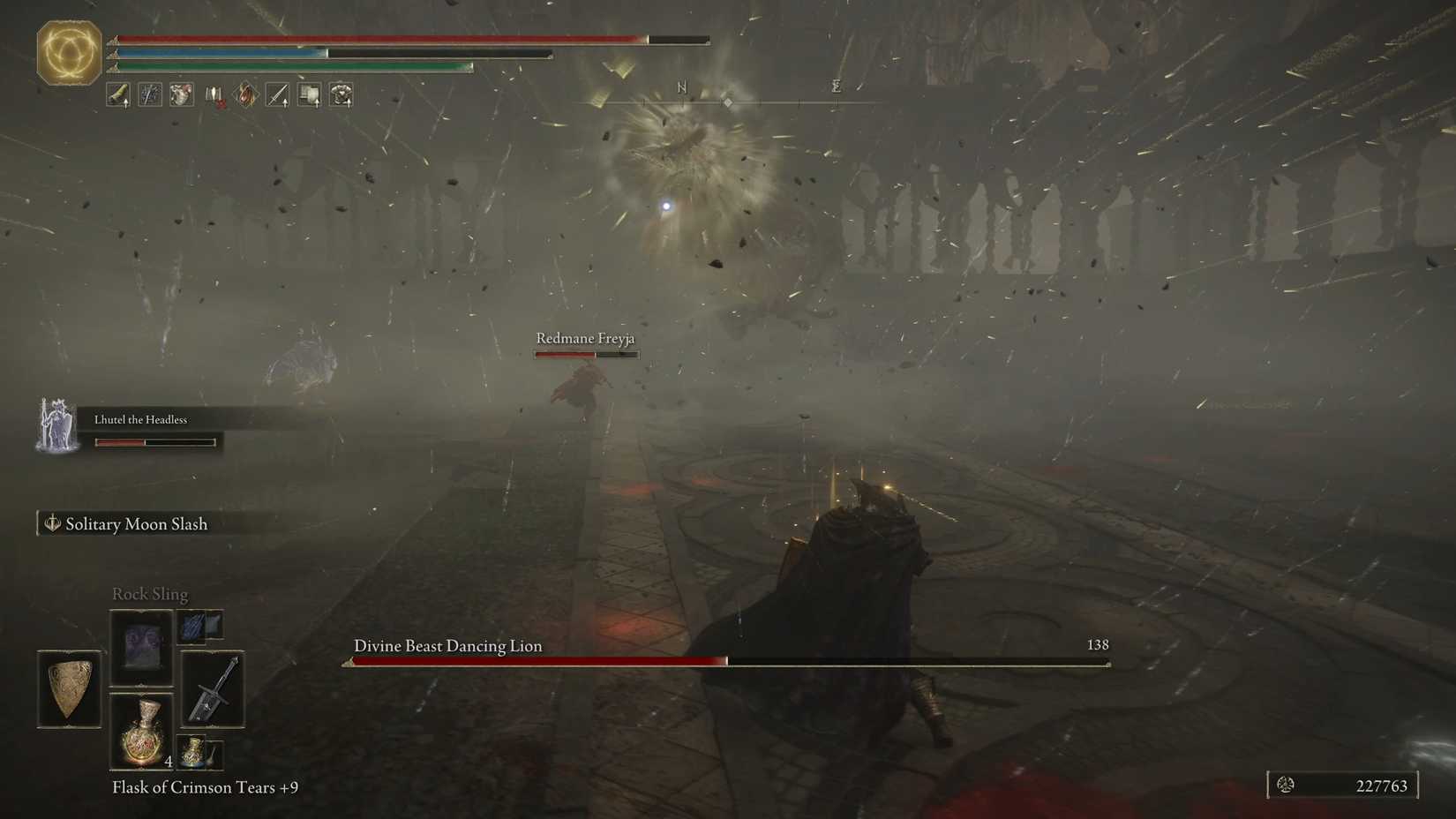Toggle the sword hardtear buff icon
Image resolution: width=1456 pixels, height=819 pixels.
[149, 95]
